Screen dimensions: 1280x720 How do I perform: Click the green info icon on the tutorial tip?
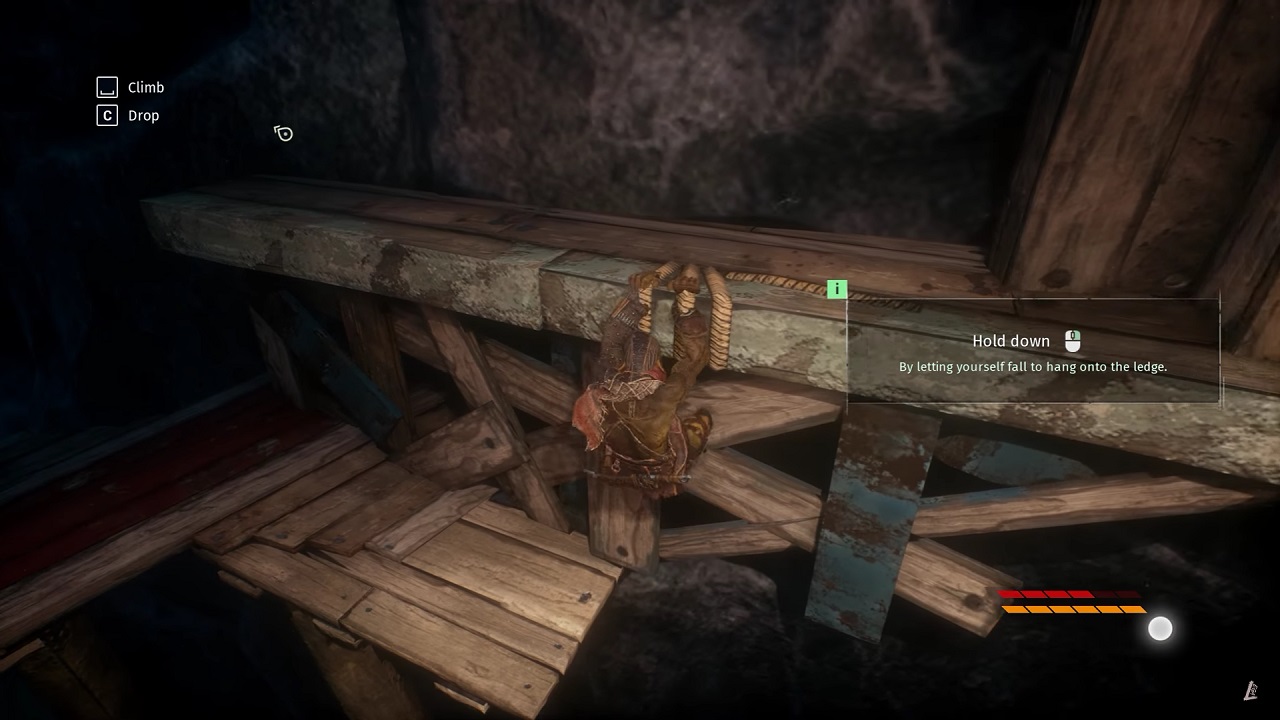837,290
